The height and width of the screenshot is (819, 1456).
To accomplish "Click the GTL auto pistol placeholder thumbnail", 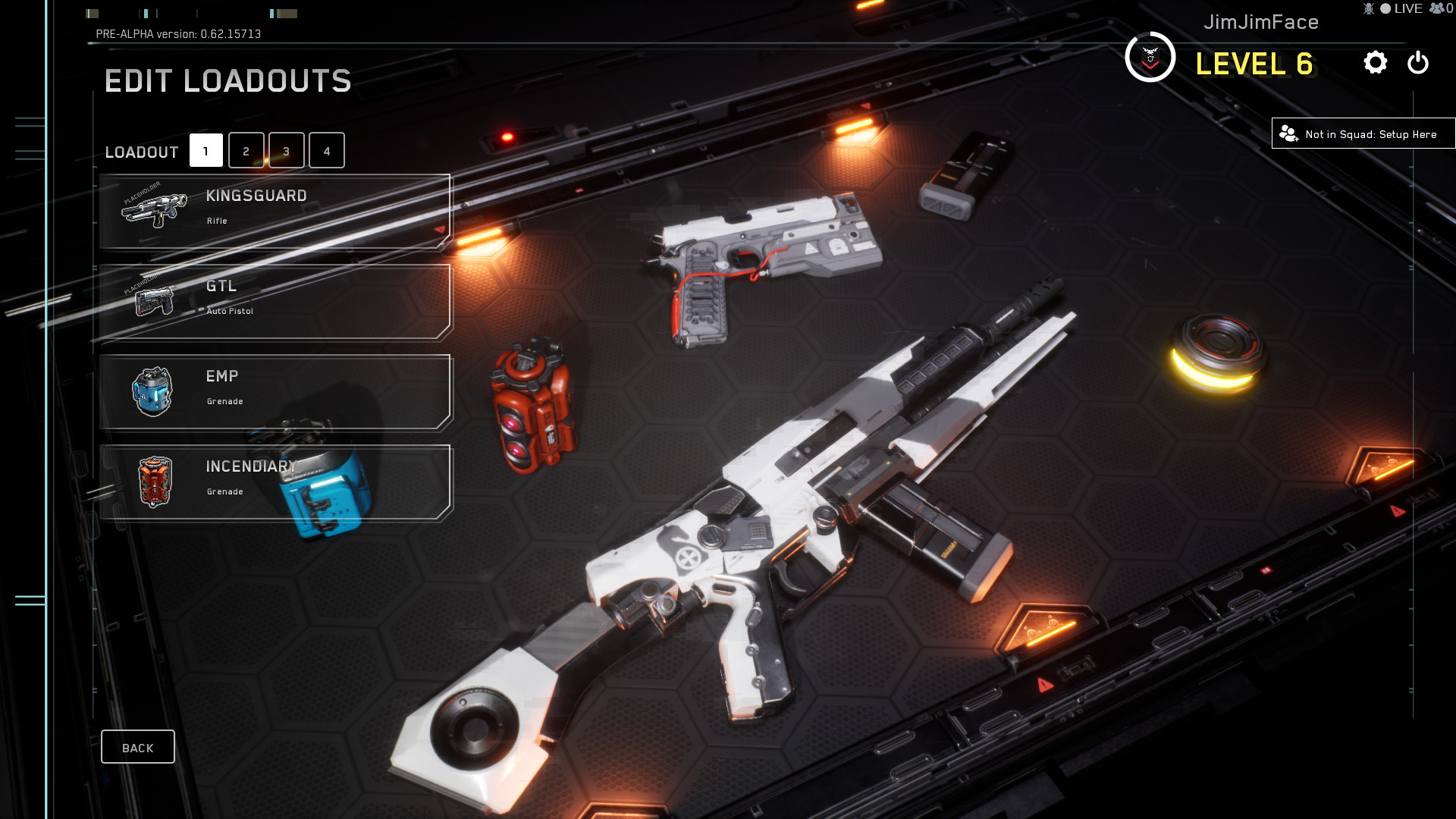I will pyautogui.click(x=154, y=300).
